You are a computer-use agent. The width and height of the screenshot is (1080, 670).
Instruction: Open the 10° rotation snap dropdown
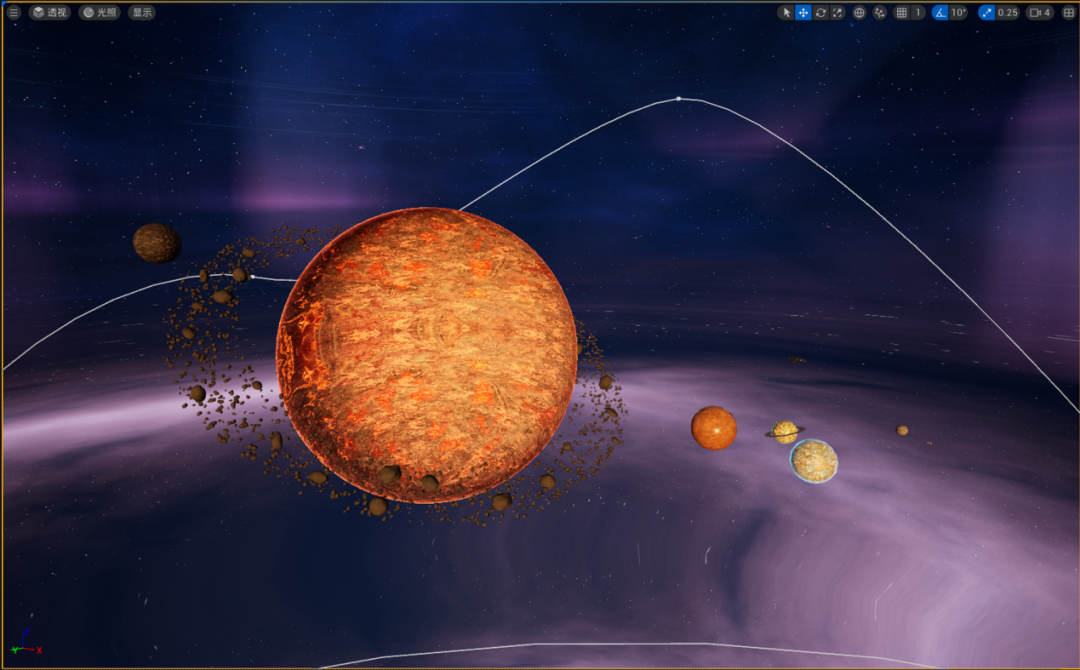(x=959, y=13)
